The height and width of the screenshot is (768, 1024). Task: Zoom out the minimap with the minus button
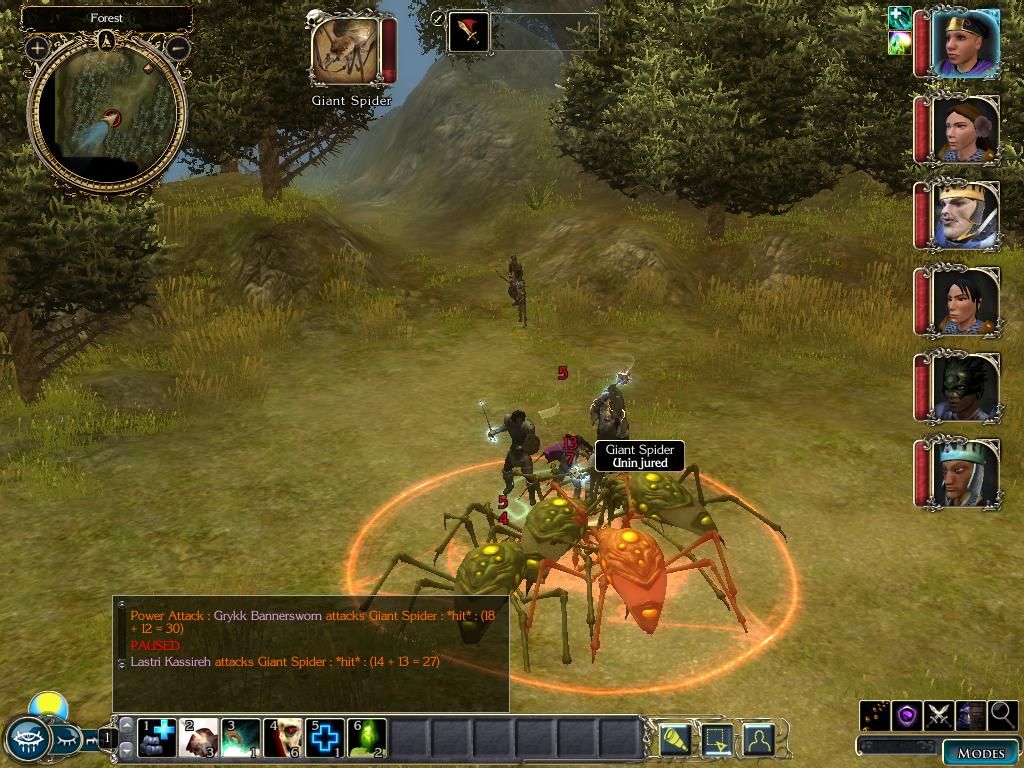pyautogui.click(x=177, y=47)
